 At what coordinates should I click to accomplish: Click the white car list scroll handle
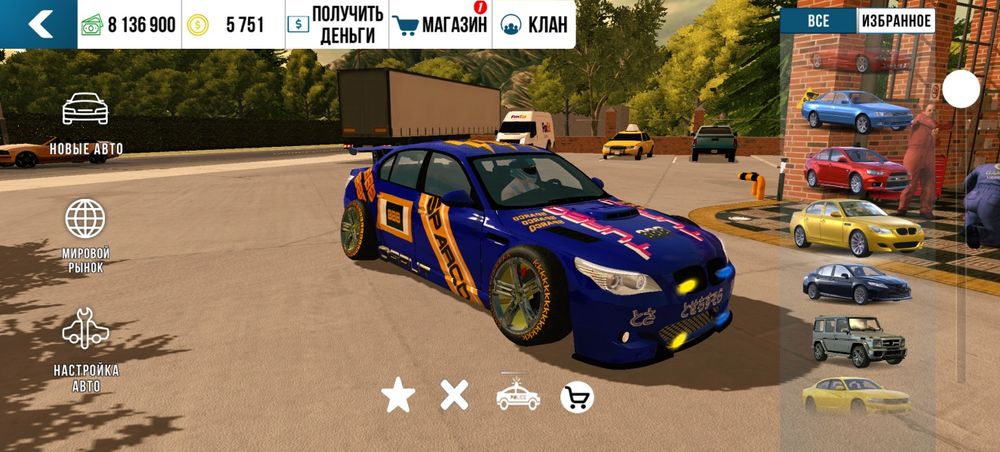coord(961,90)
